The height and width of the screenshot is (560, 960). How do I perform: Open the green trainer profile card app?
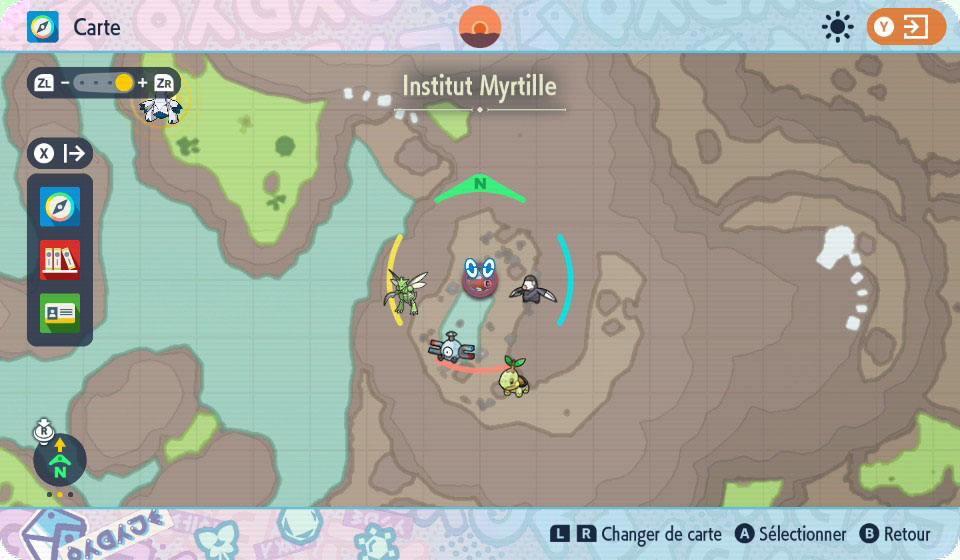pyautogui.click(x=60, y=312)
